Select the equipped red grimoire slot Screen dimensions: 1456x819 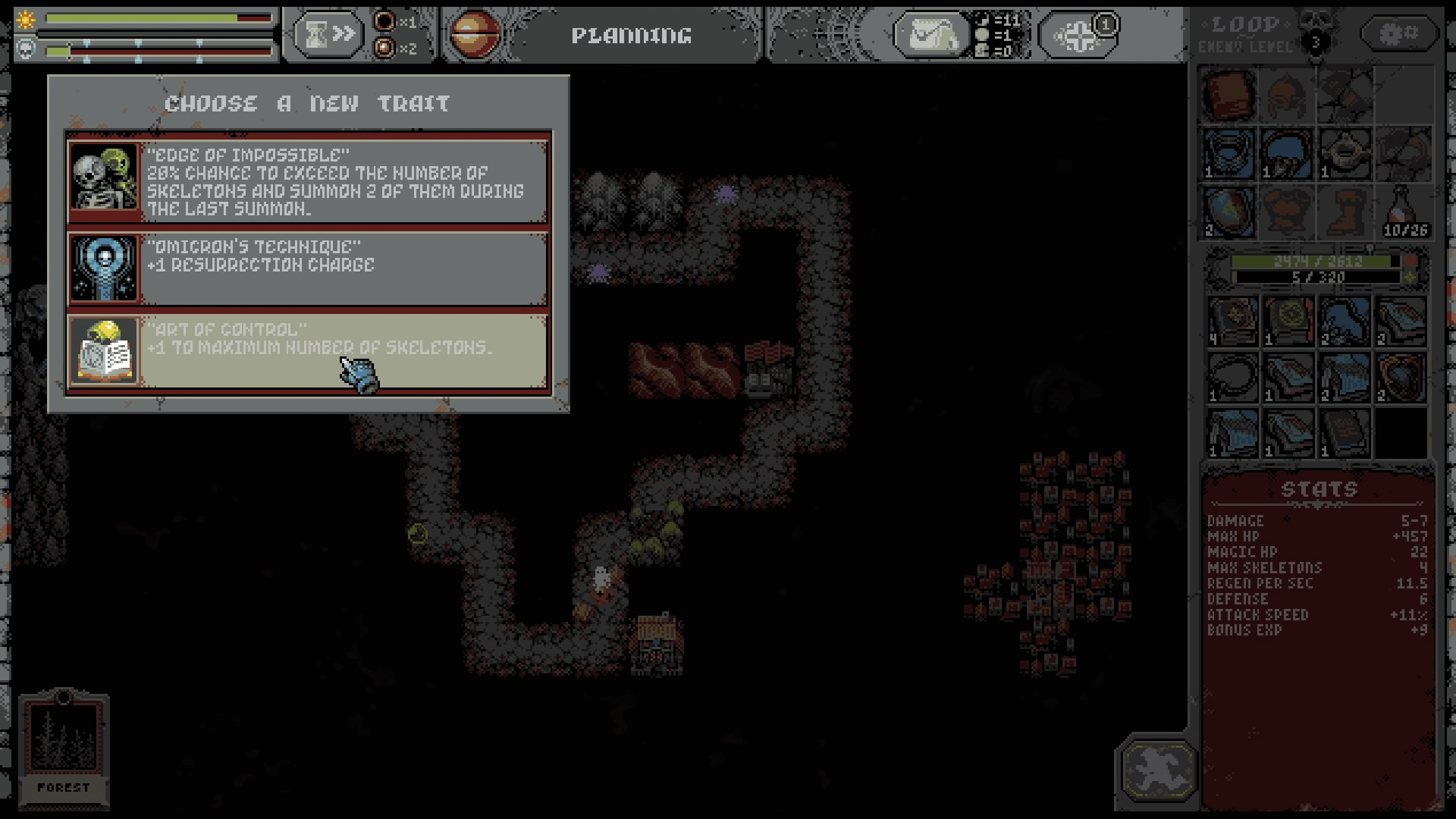[x=1229, y=96]
